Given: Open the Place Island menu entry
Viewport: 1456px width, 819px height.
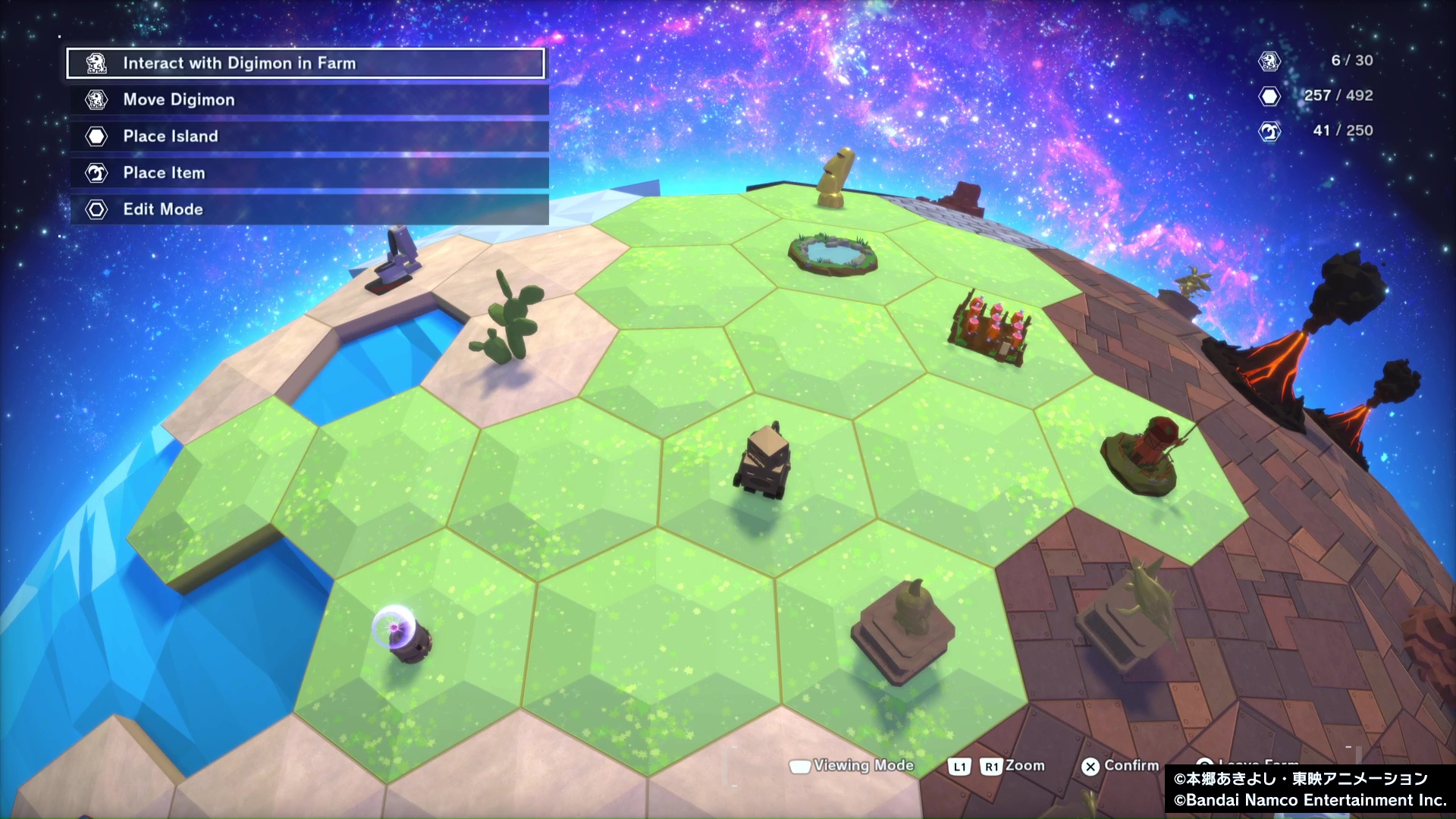Looking at the screenshot, I should pos(309,136).
